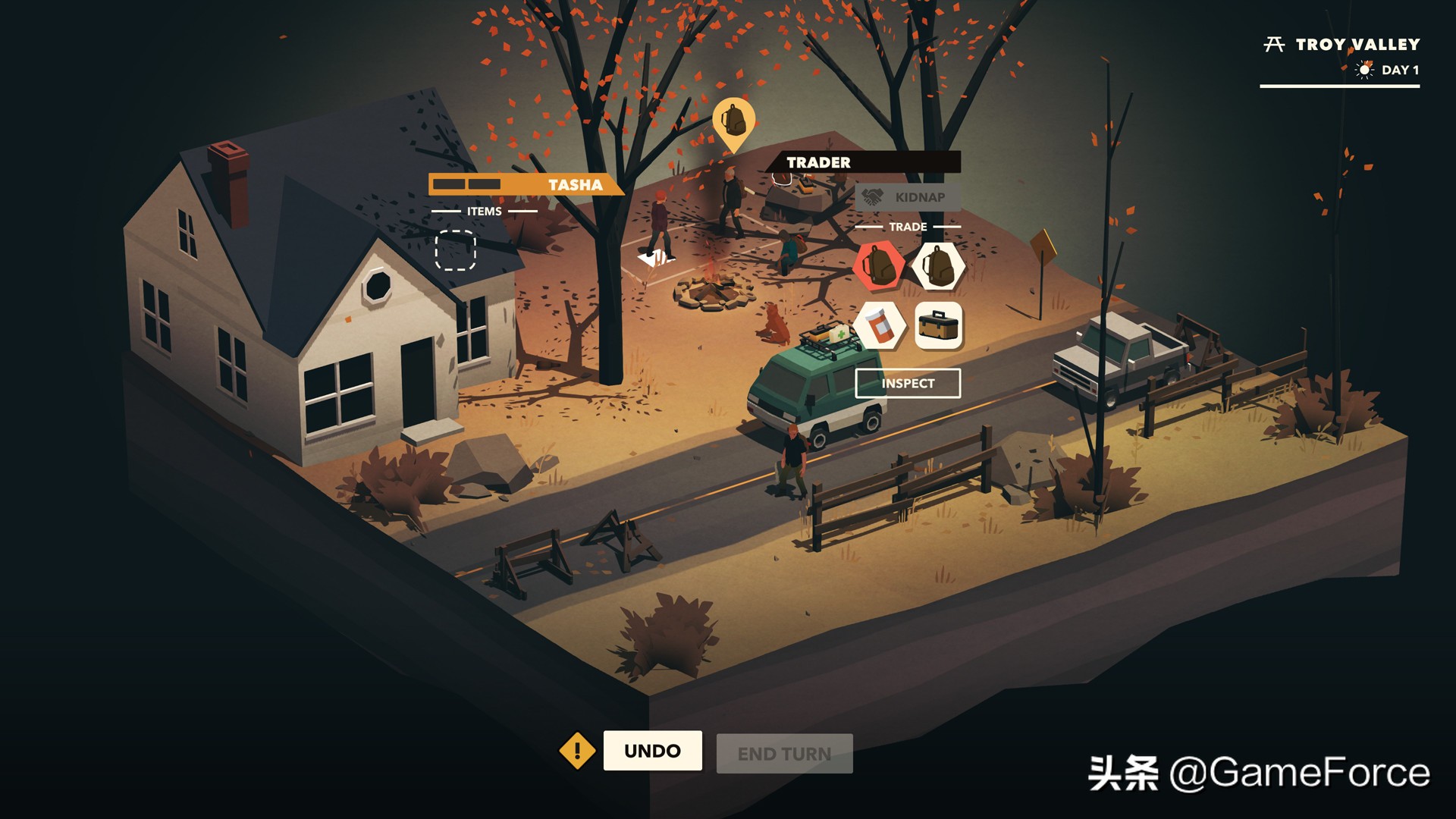This screenshot has width=1456, height=819.
Task: Pick the pill bottle trade item
Action: click(x=879, y=325)
